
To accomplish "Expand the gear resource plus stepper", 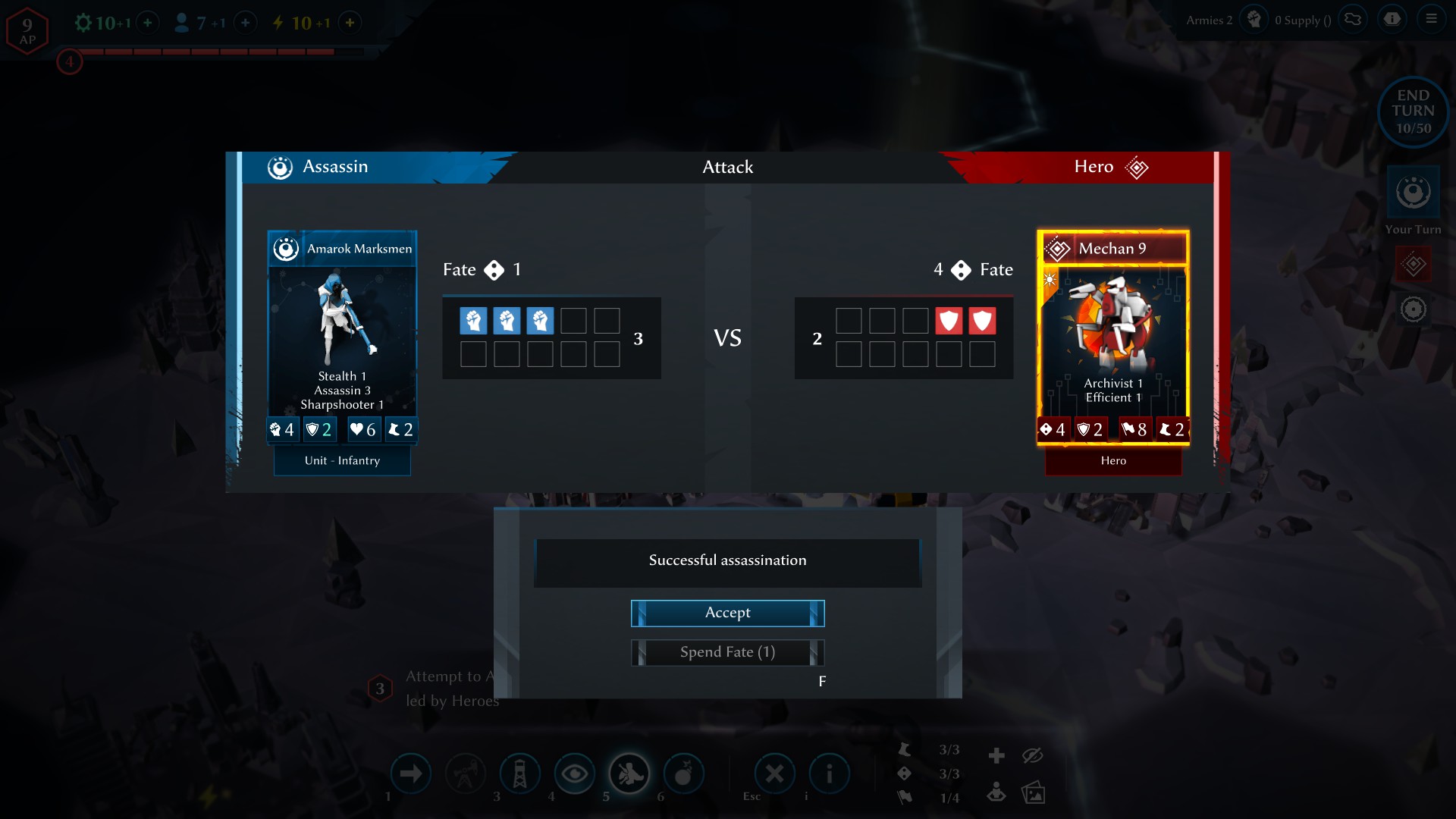I will (149, 23).
